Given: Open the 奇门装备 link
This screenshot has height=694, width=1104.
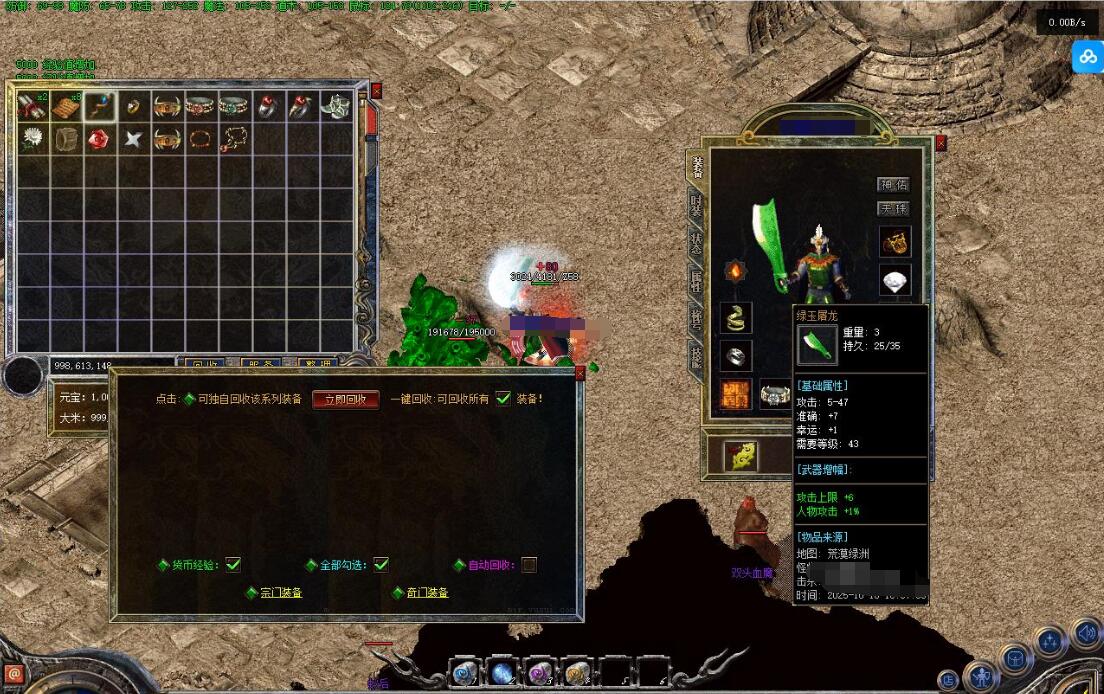Looking at the screenshot, I should click(x=427, y=593).
